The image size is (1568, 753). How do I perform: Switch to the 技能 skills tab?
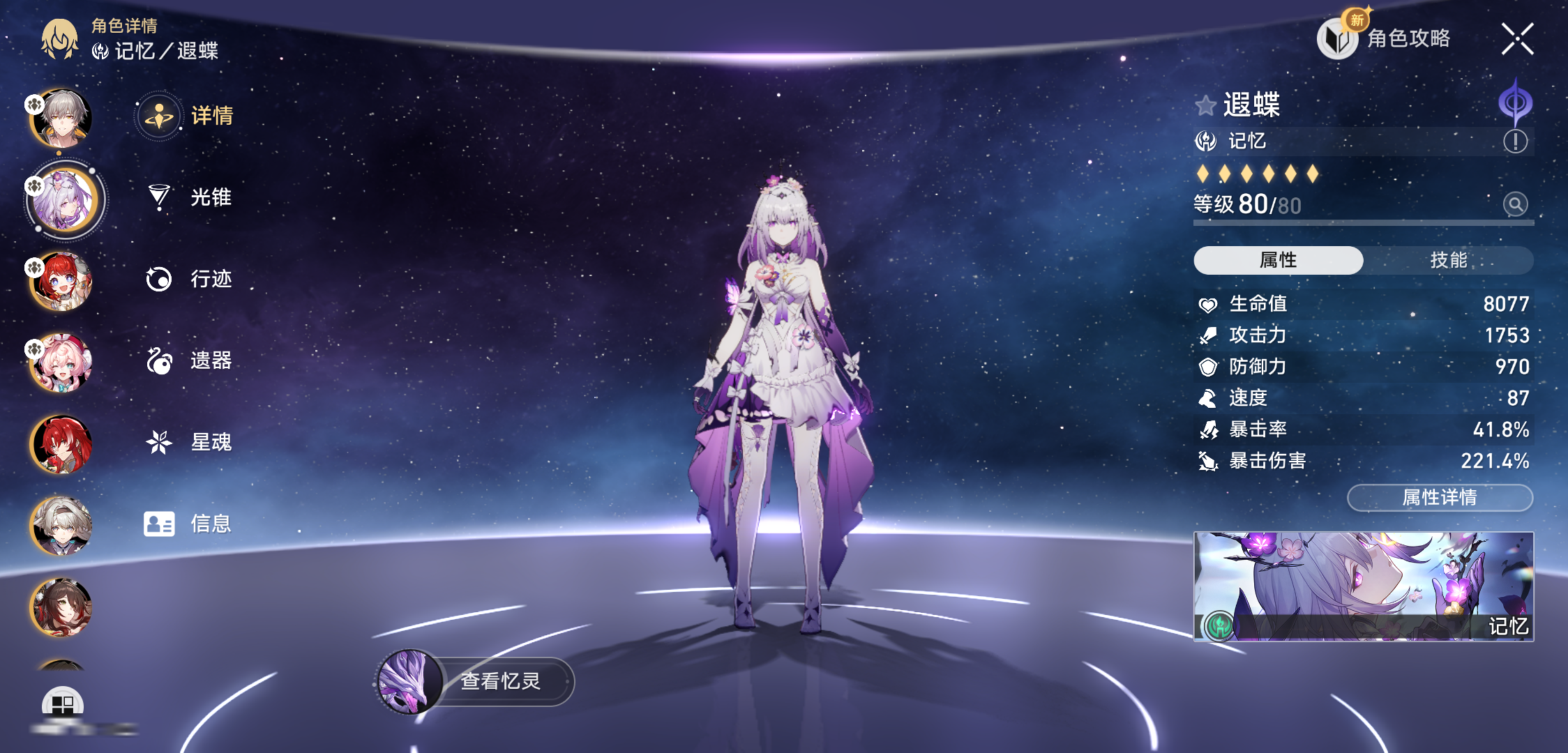click(x=1448, y=260)
